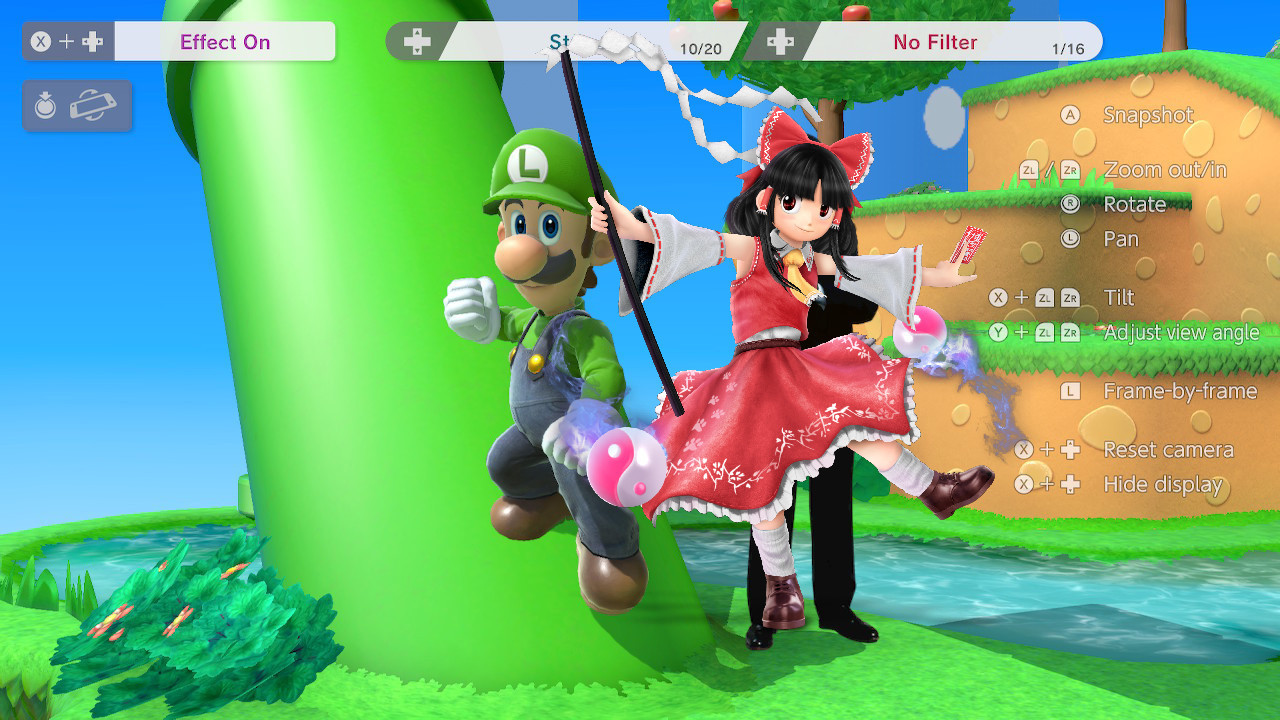
Task: Cycle the No Filter option to another filter
Action: click(935, 42)
